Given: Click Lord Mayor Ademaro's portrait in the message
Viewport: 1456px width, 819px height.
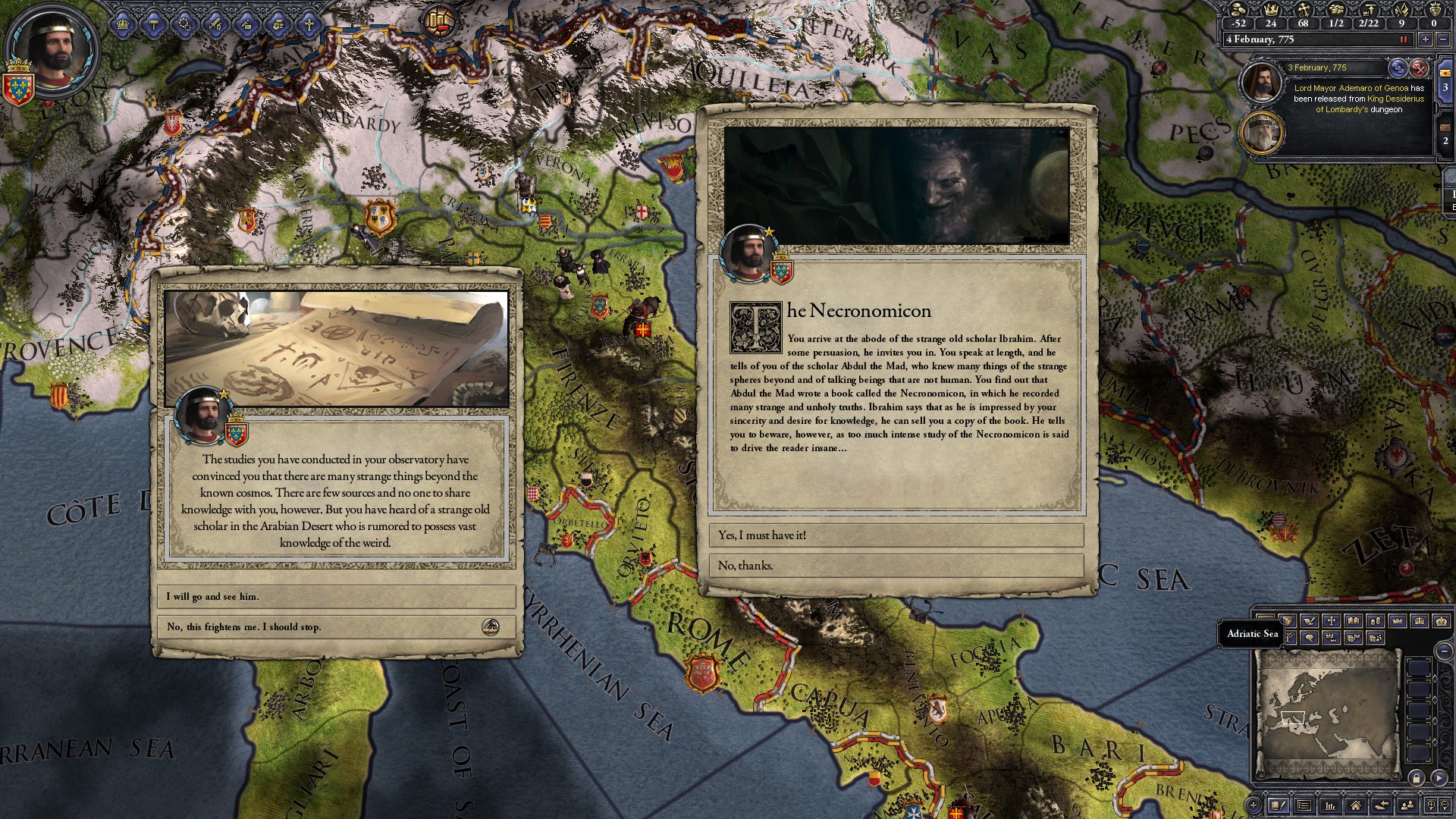Looking at the screenshot, I should click(x=1260, y=82).
